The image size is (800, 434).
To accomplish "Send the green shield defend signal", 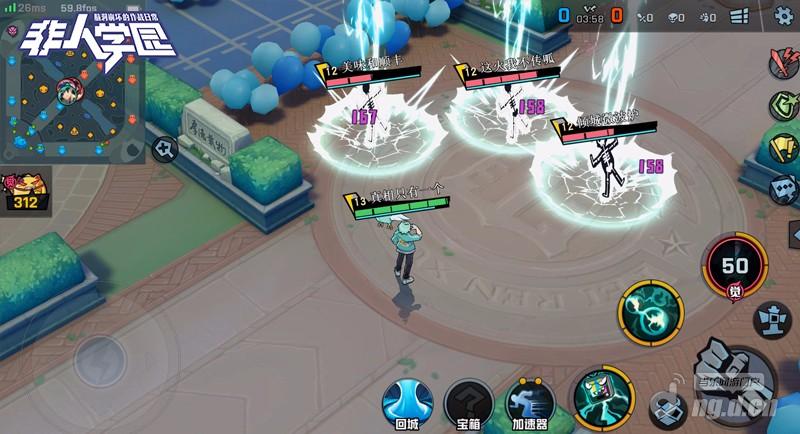I will tap(783, 106).
